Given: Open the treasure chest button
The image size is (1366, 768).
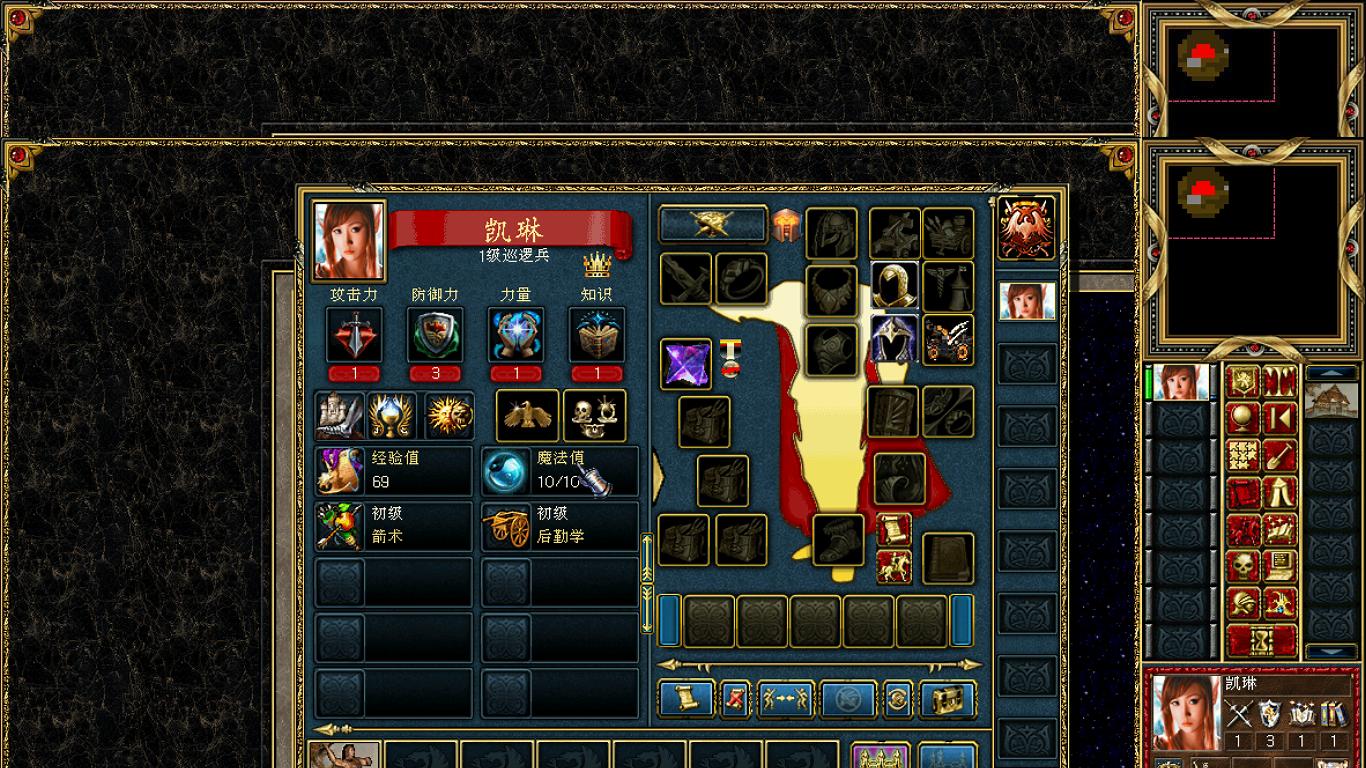Looking at the screenshot, I should click(947, 699).
